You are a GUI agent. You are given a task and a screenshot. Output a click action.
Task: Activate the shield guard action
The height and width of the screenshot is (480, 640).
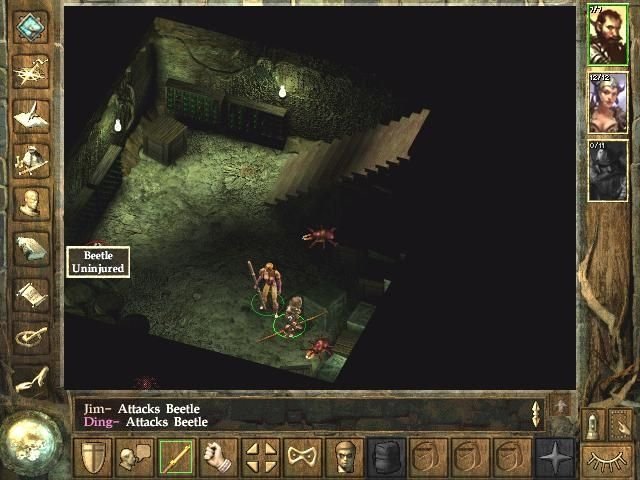click(x=93, y=457)
